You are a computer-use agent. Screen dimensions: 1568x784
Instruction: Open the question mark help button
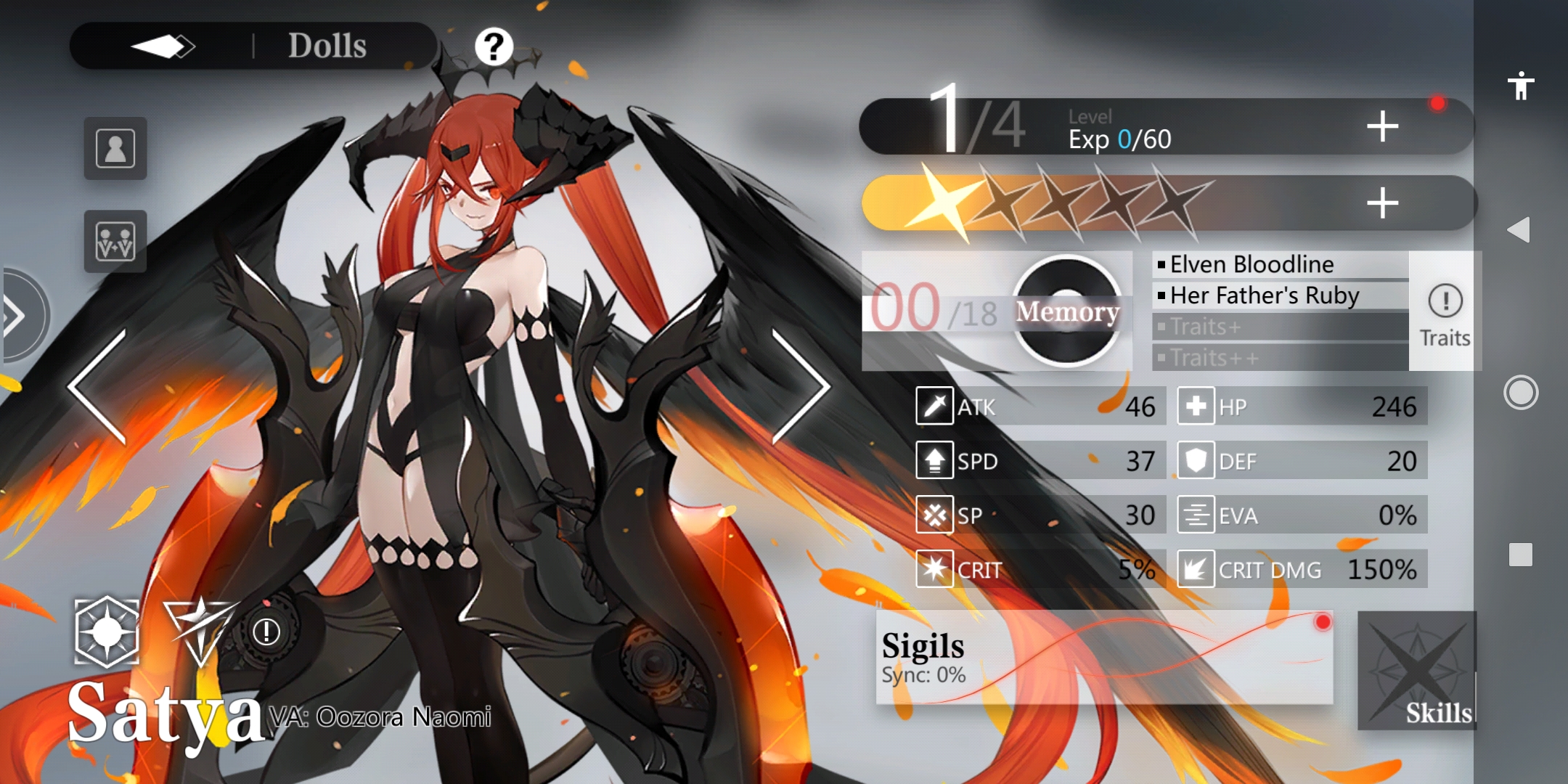tap(494, 47)
